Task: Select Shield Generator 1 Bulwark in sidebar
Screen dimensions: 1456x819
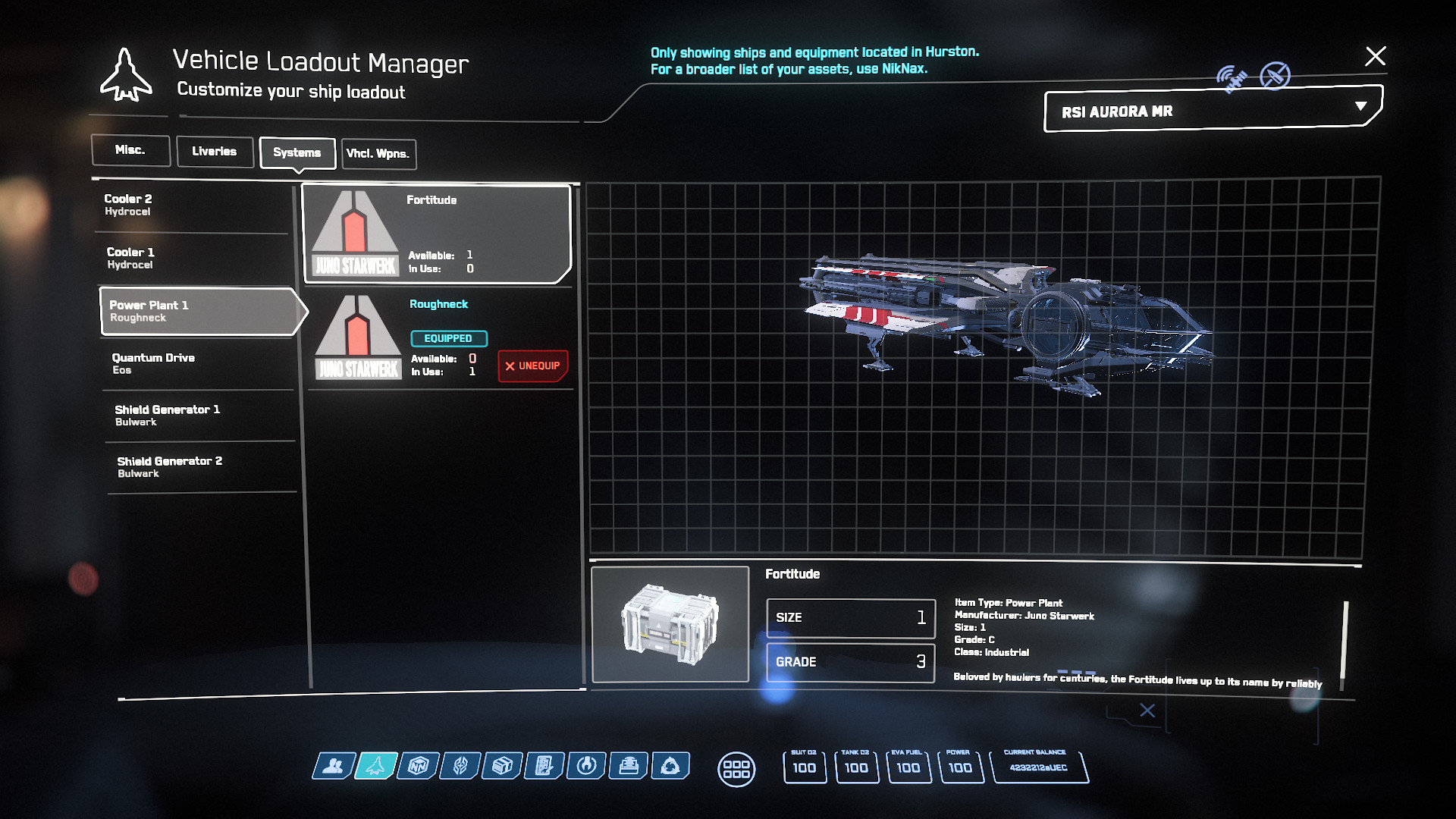Action: pyautogui.click(x=199, y=415)
